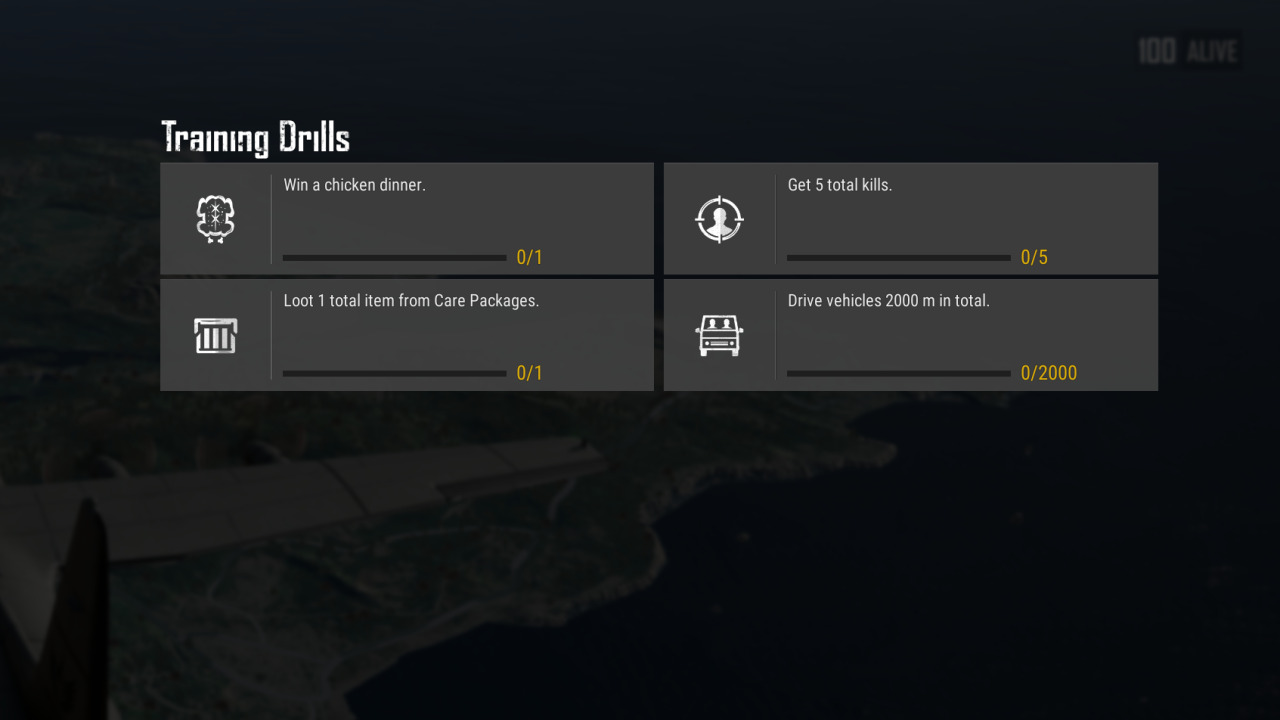This screenshot has height=720, width=1280.
Task: Click the 0/1 counter on Care Packages drill
Action: coord(531,373)
